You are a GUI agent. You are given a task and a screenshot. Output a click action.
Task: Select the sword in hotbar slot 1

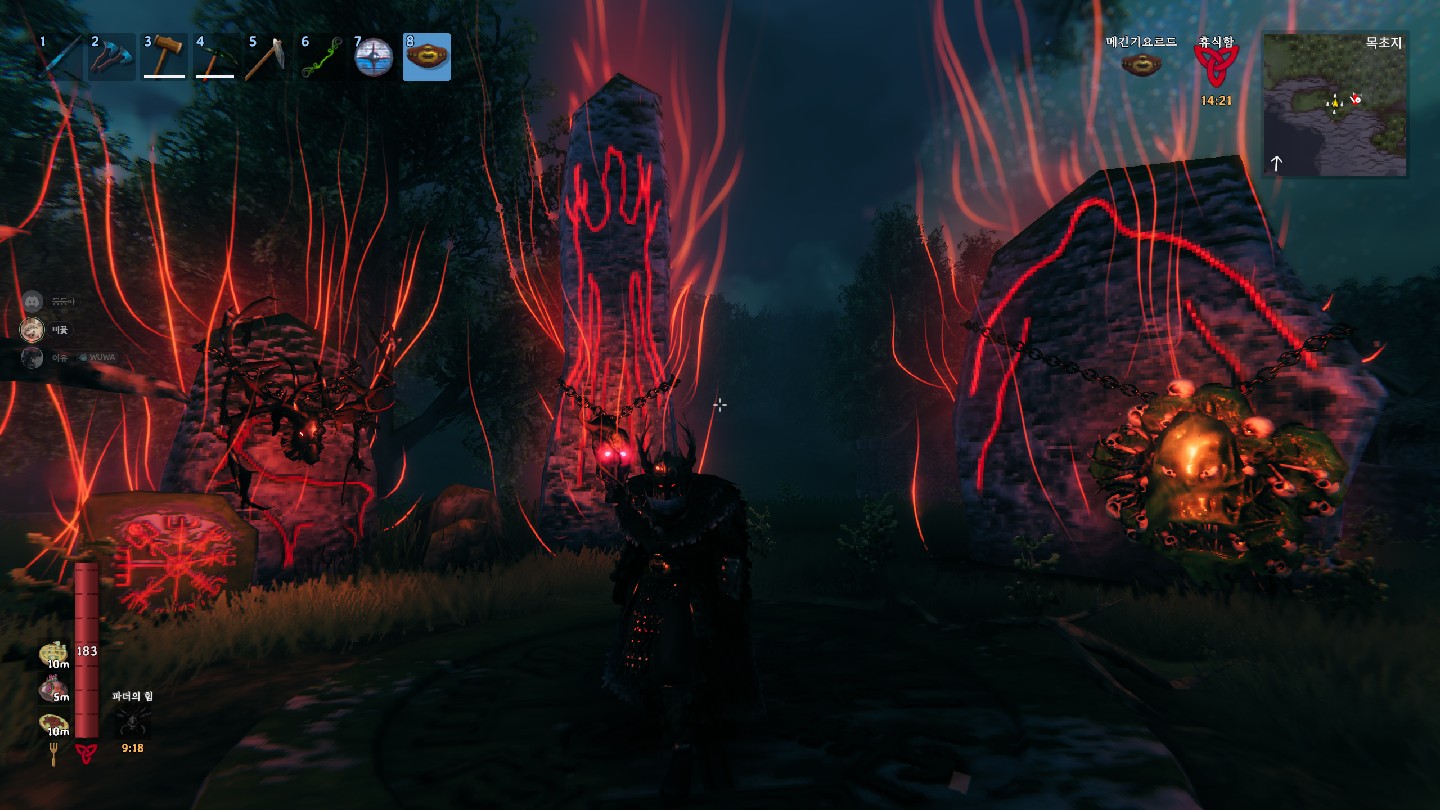[x=60, y=57]
